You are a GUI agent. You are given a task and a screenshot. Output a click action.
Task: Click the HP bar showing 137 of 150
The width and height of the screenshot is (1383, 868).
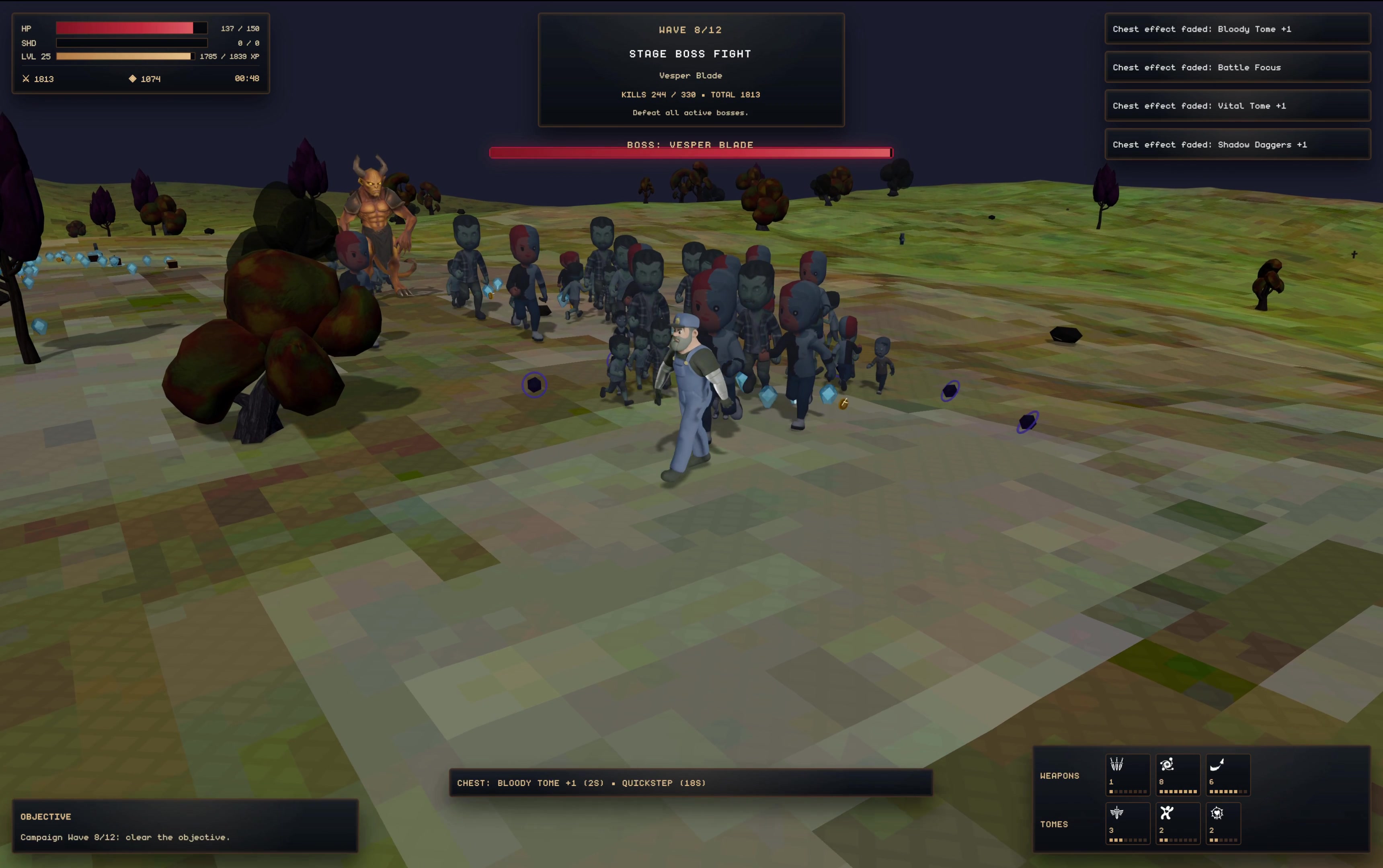pyautogui.click(x=131, y=28)
